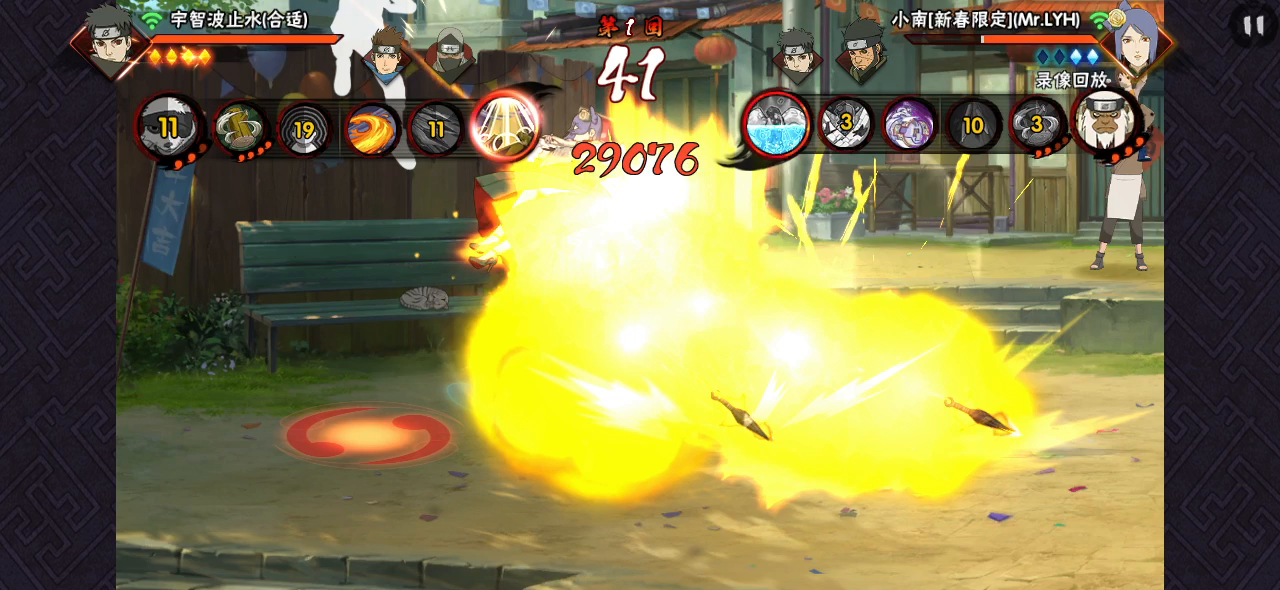Click Konan's player portrait

1136,40
